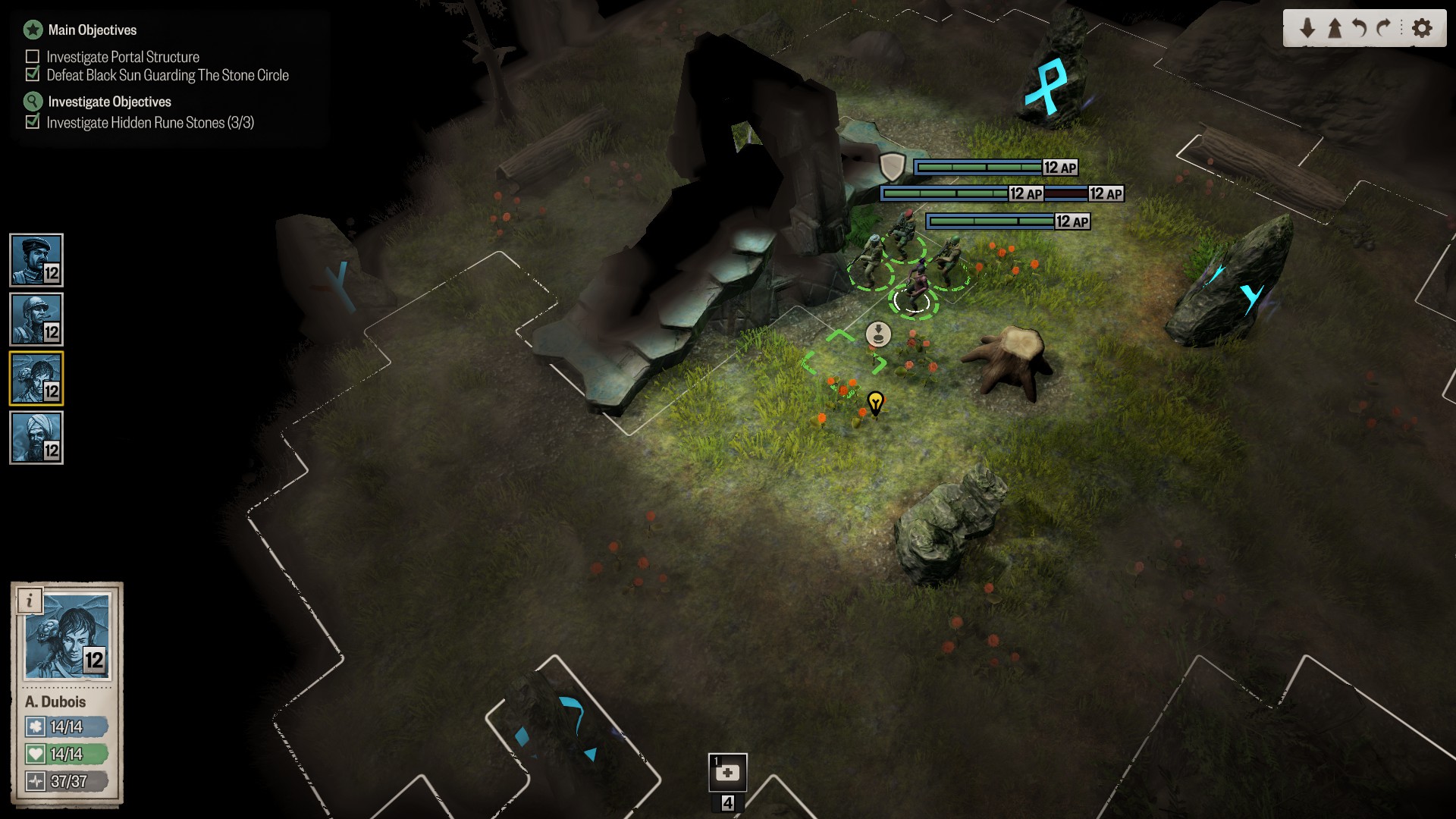Image resolution: width=1456 pixels, height=819 pixels.
Task: Click the round marker icon above green brackets
Action: (x=878, y=334)
